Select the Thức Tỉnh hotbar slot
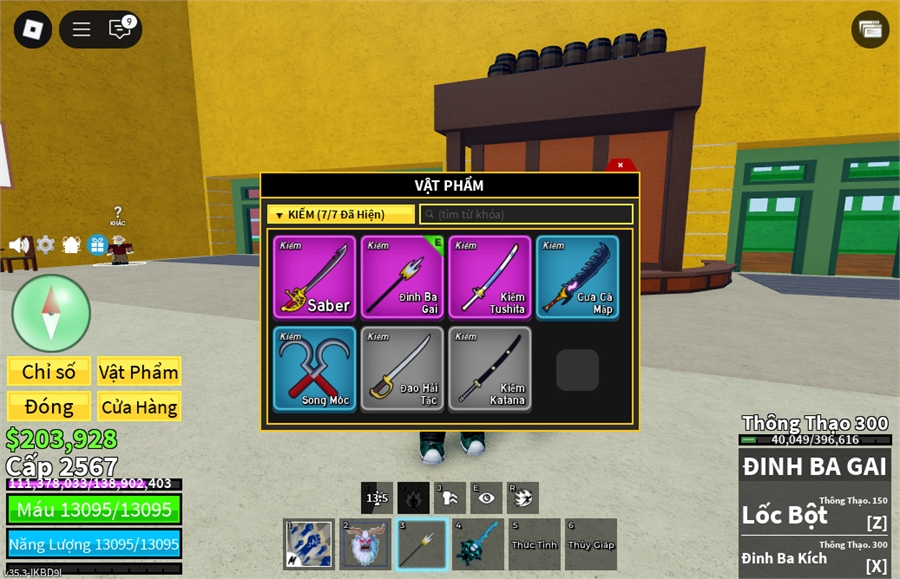This screenshot has width=900, height=579. click(534, 544)
